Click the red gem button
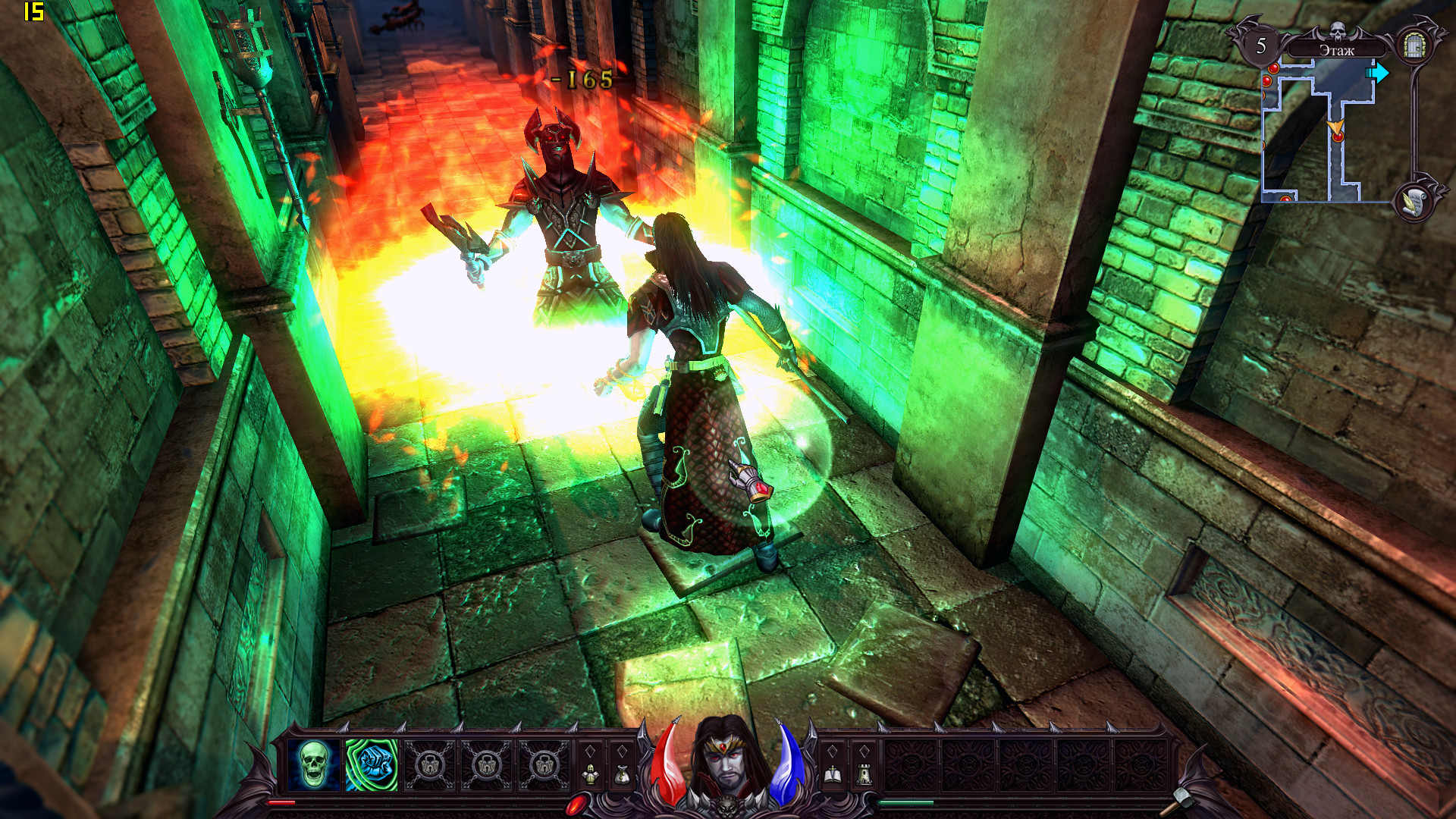Screen dimensions: 1456x819 [x=576, y=802]
